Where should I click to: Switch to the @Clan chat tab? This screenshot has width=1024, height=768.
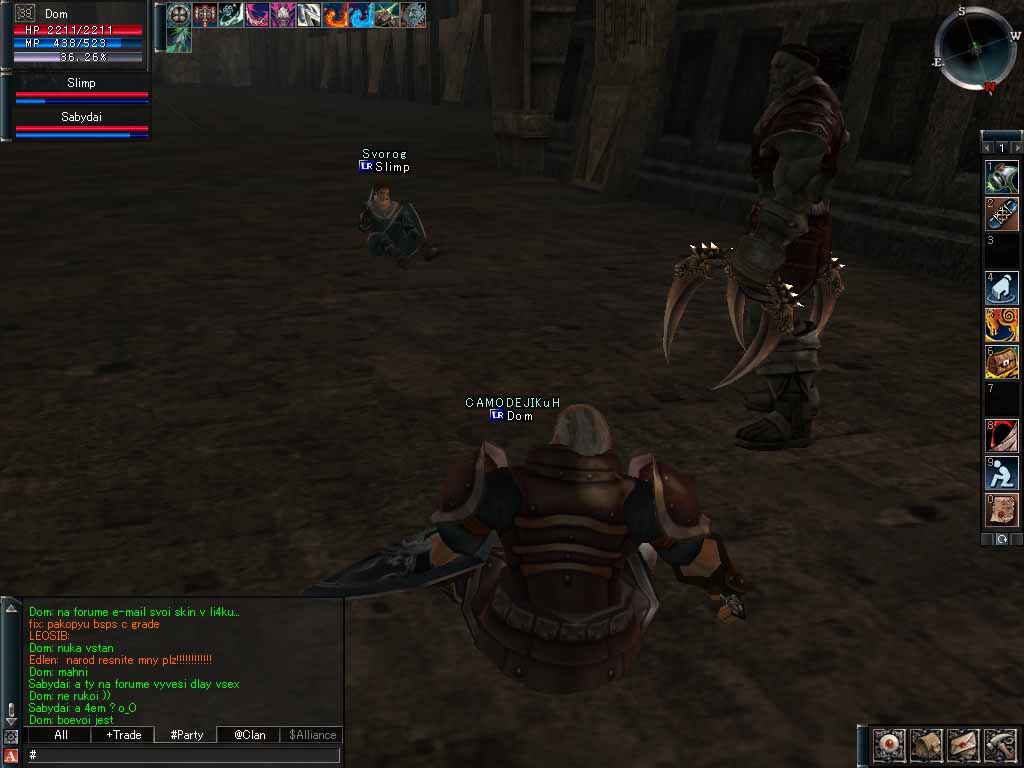tap(249, 735)
